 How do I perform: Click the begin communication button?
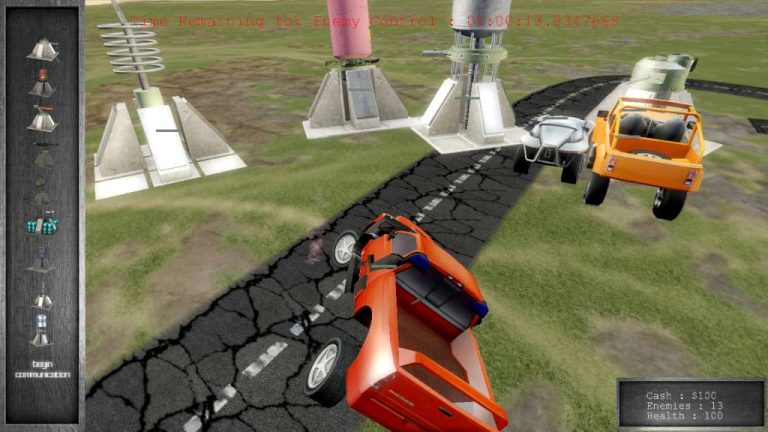(42, 369)
